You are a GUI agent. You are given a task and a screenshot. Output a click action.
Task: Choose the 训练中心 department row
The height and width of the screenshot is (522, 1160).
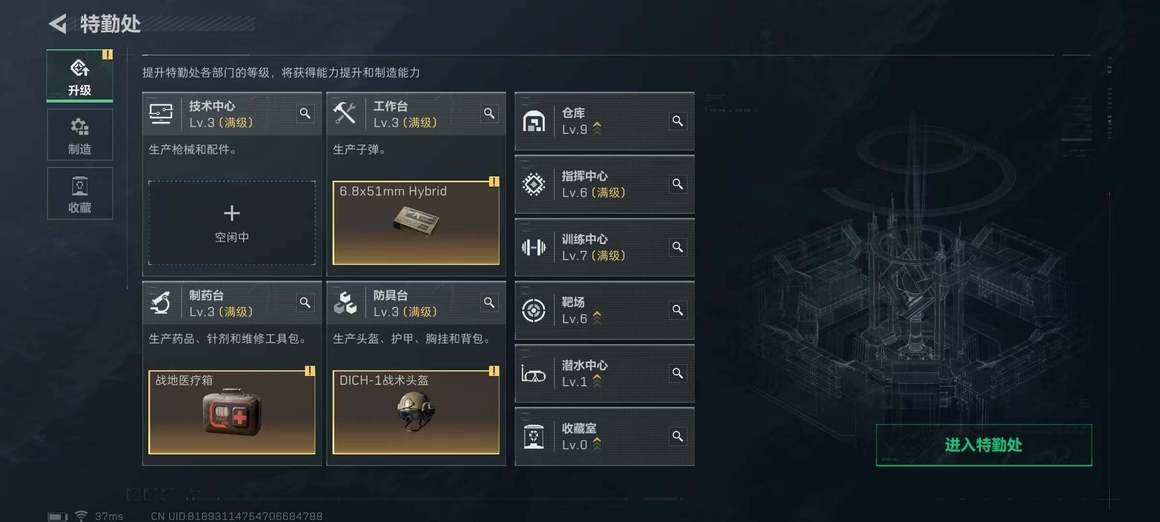tap(592, 248)
